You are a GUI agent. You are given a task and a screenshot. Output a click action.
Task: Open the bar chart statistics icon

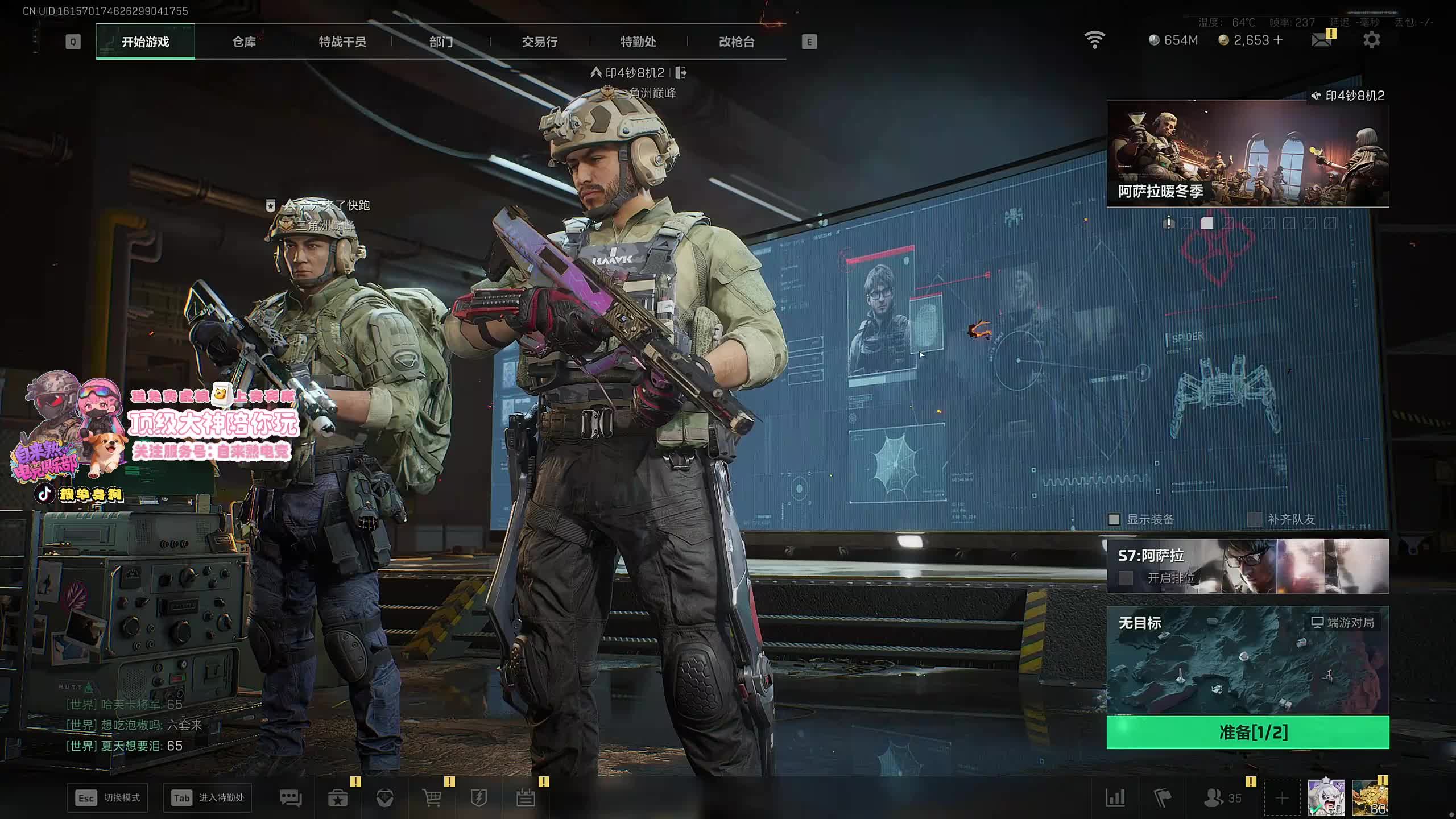point(1115,798)
